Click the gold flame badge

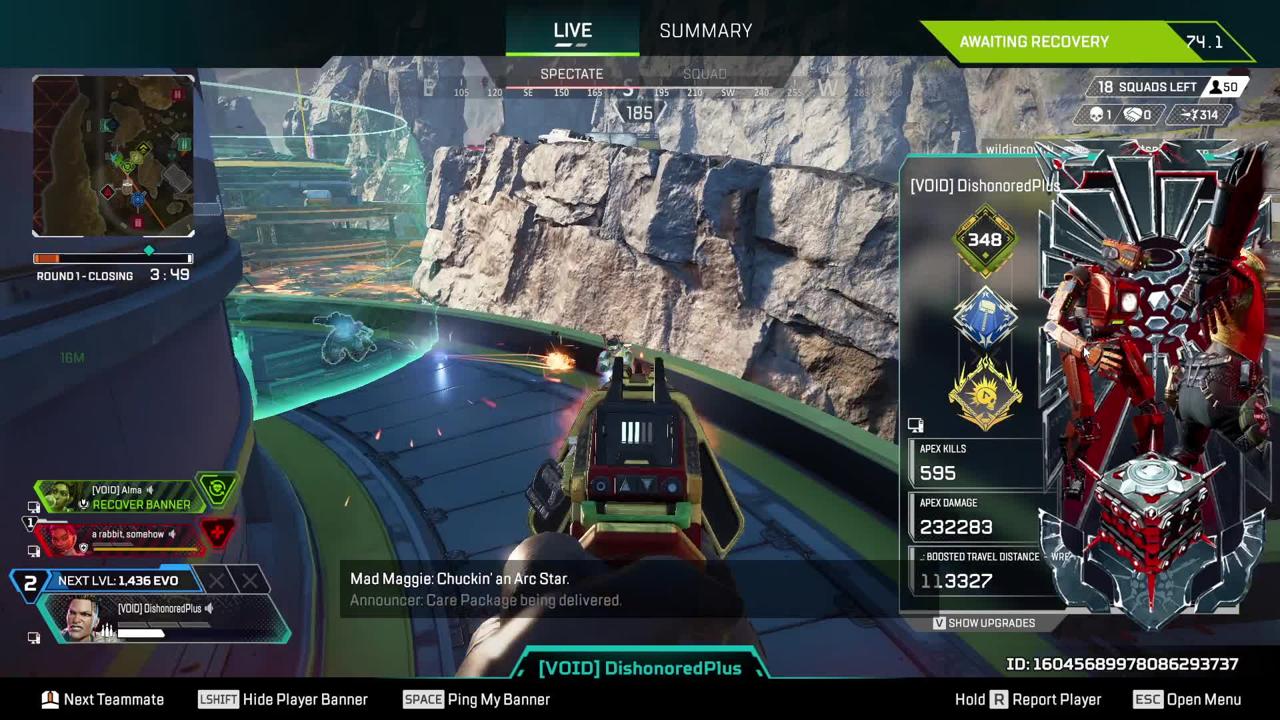click(x=985, y=393)
